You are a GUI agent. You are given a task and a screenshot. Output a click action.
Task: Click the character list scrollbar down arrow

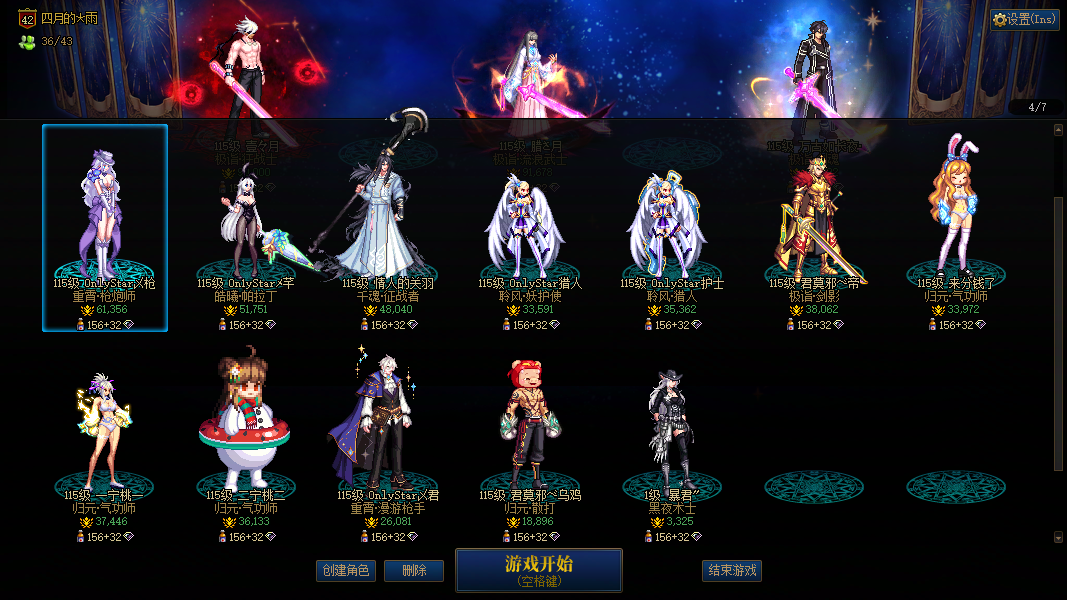click(1059, 537)
